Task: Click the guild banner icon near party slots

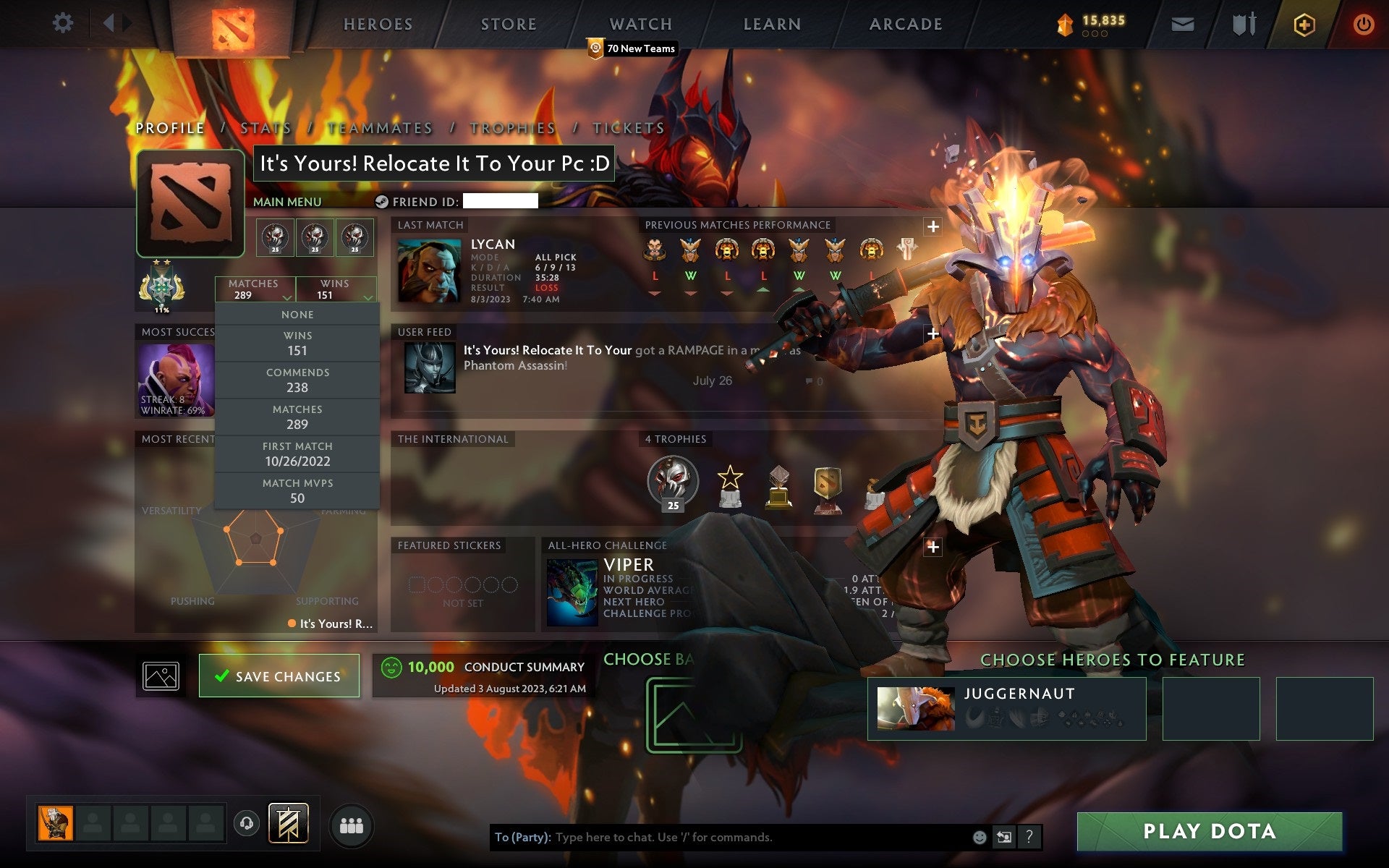Action: (x=287, y=825)
